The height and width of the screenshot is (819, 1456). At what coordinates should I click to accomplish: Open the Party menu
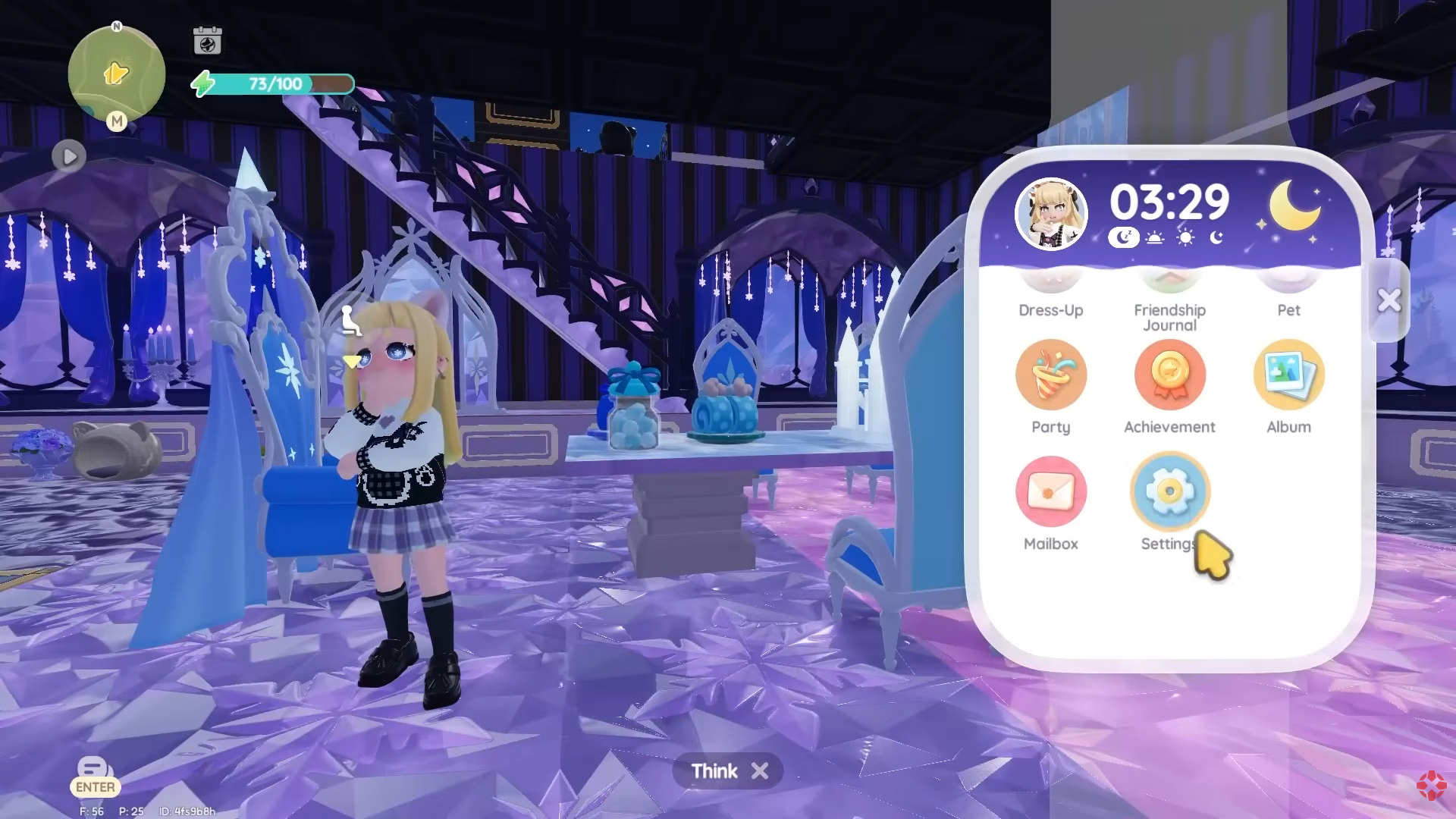1050,375
